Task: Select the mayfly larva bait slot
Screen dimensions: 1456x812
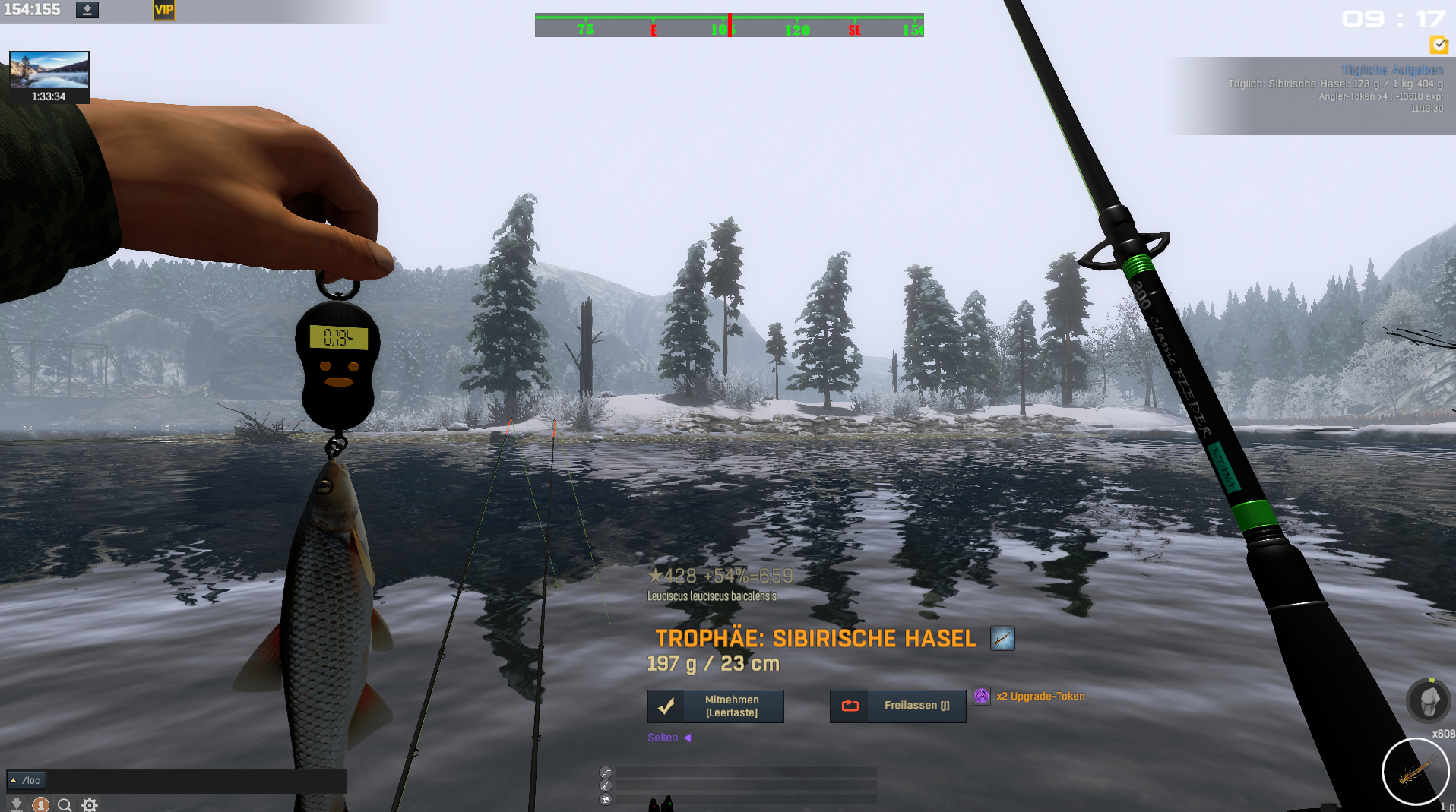Action: pyautogui.click(x=1414, y=772)
